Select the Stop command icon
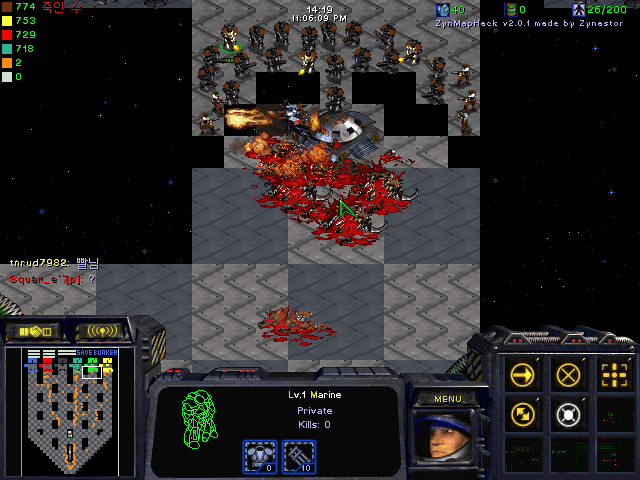Image resolution: width=640 pixels, height=480 pixels. coord(568,374)
